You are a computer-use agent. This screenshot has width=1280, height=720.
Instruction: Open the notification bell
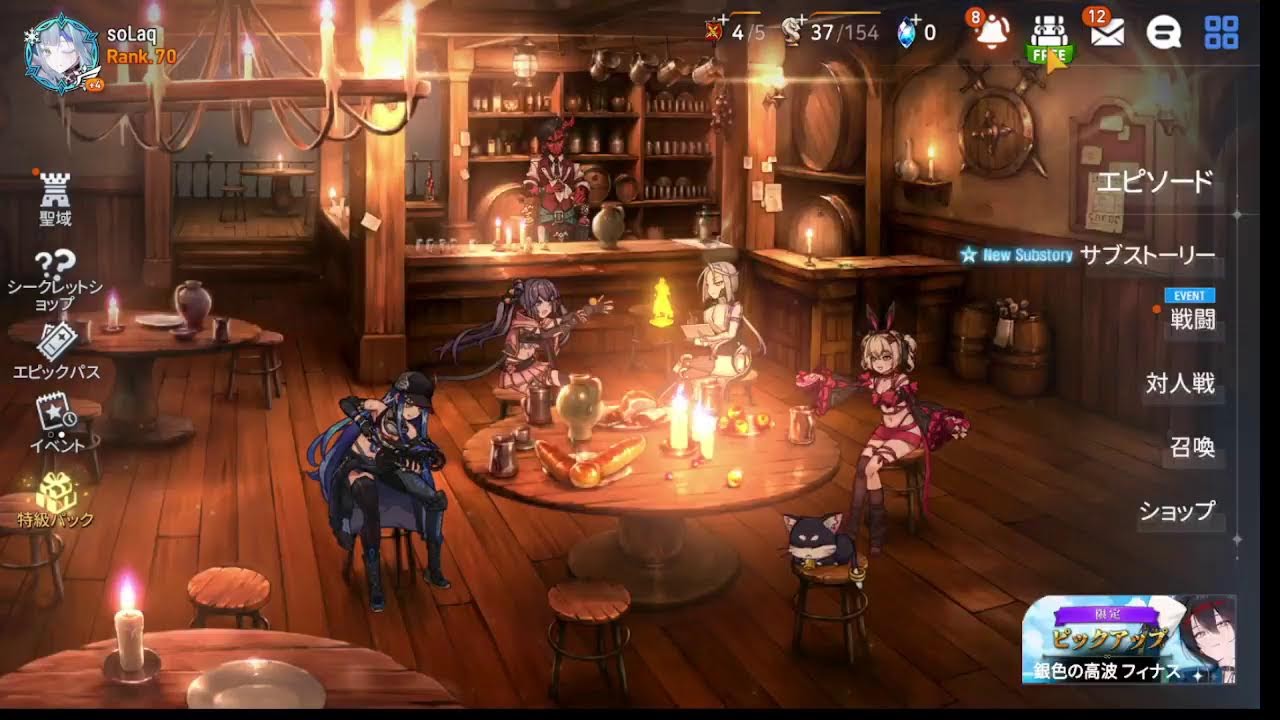point(990,33)
